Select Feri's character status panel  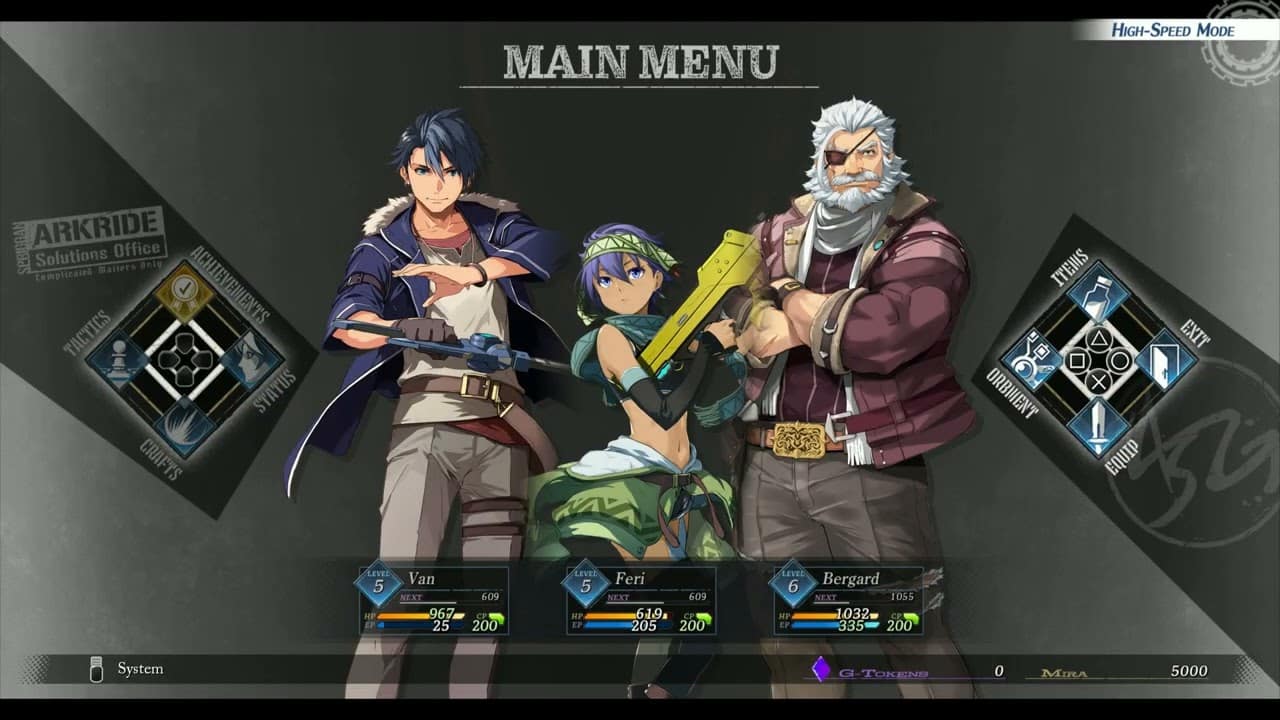click(641, 600)
